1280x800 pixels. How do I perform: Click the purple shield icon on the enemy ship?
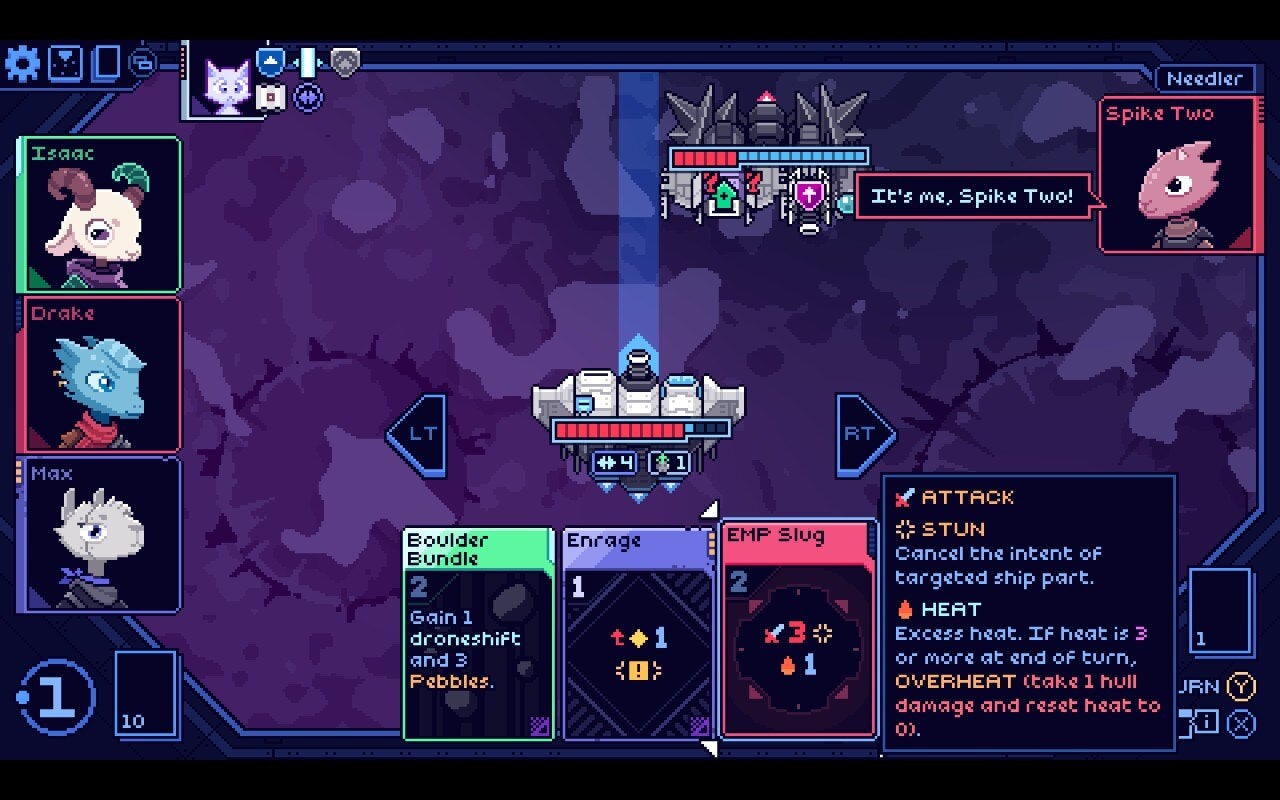[808, 192]
